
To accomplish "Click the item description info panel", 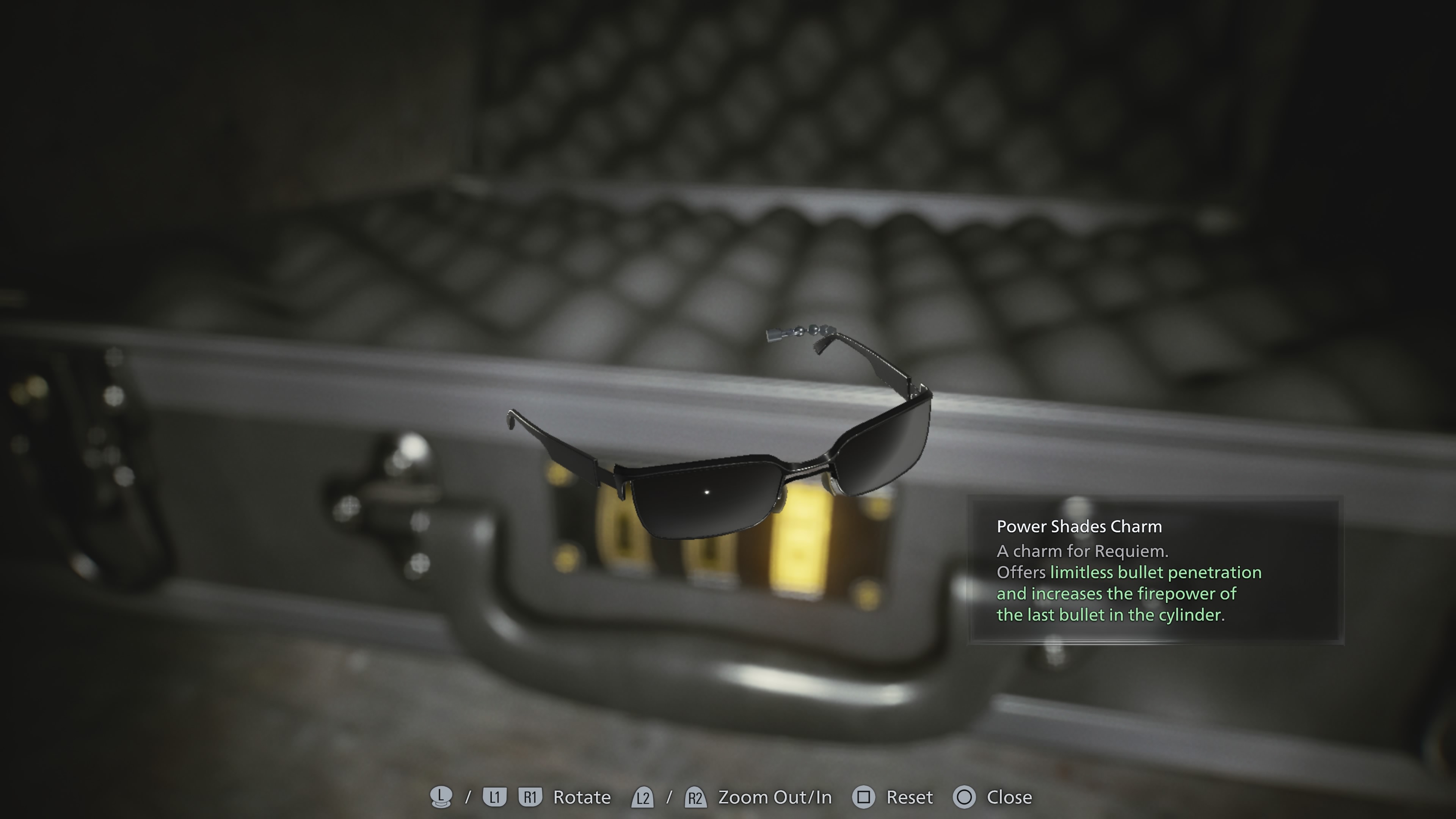I will pyautogui.click(x=1156, y=571).
